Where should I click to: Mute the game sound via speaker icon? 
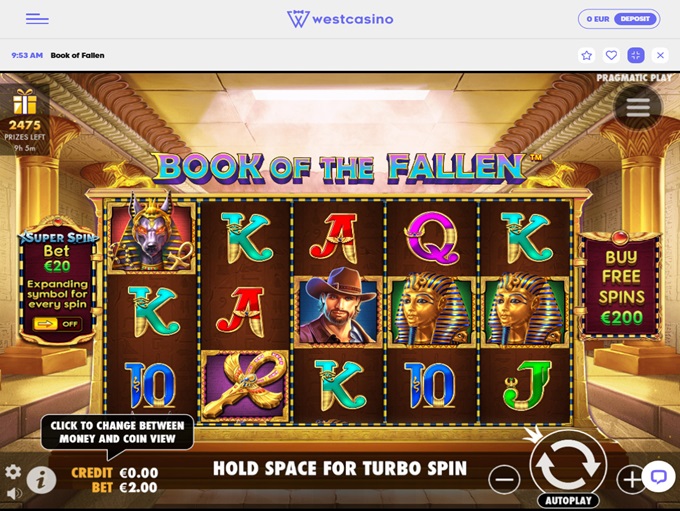(x=13, y=494)
